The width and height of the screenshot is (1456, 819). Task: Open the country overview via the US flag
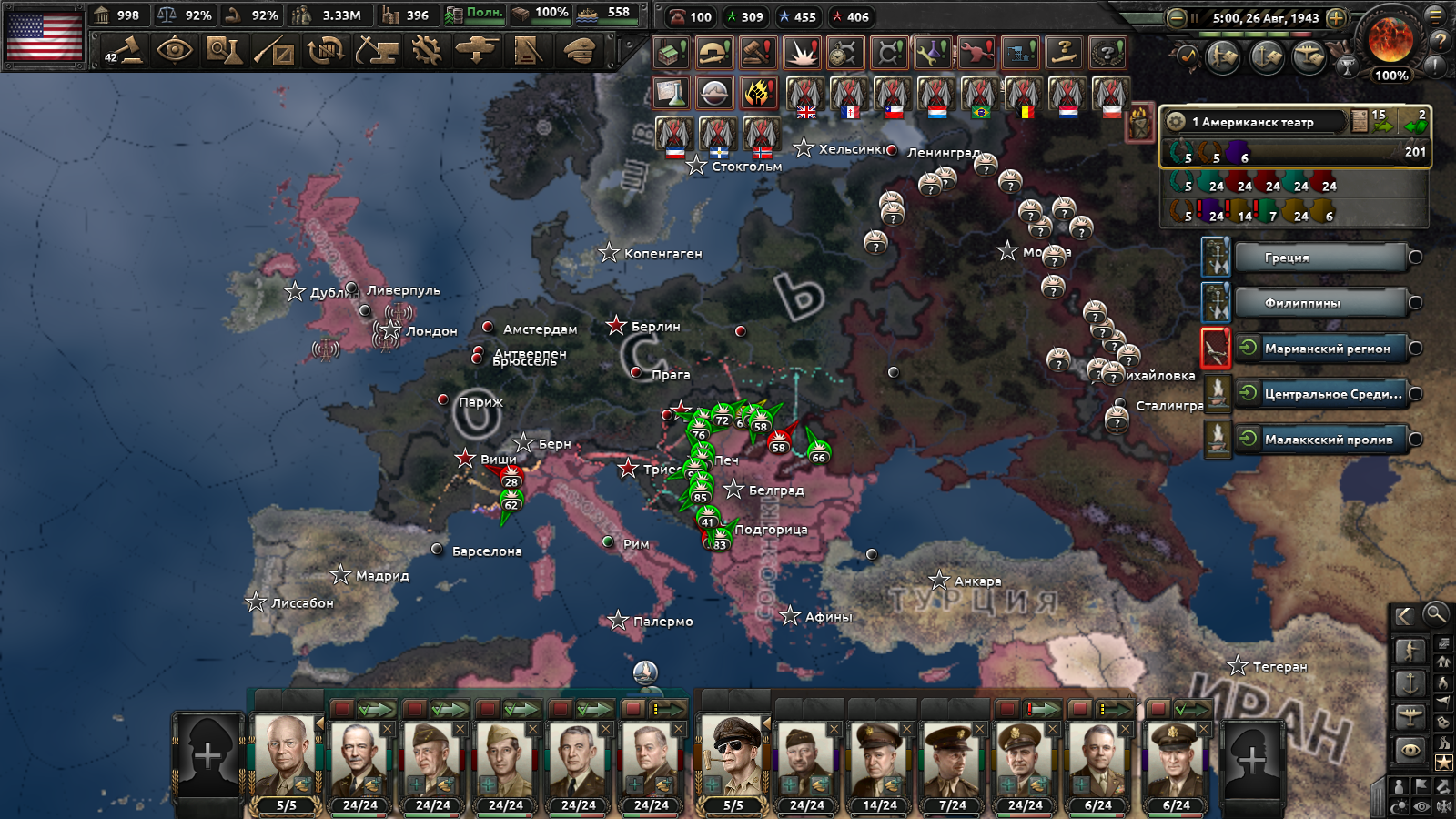click(x=44, y=35)
